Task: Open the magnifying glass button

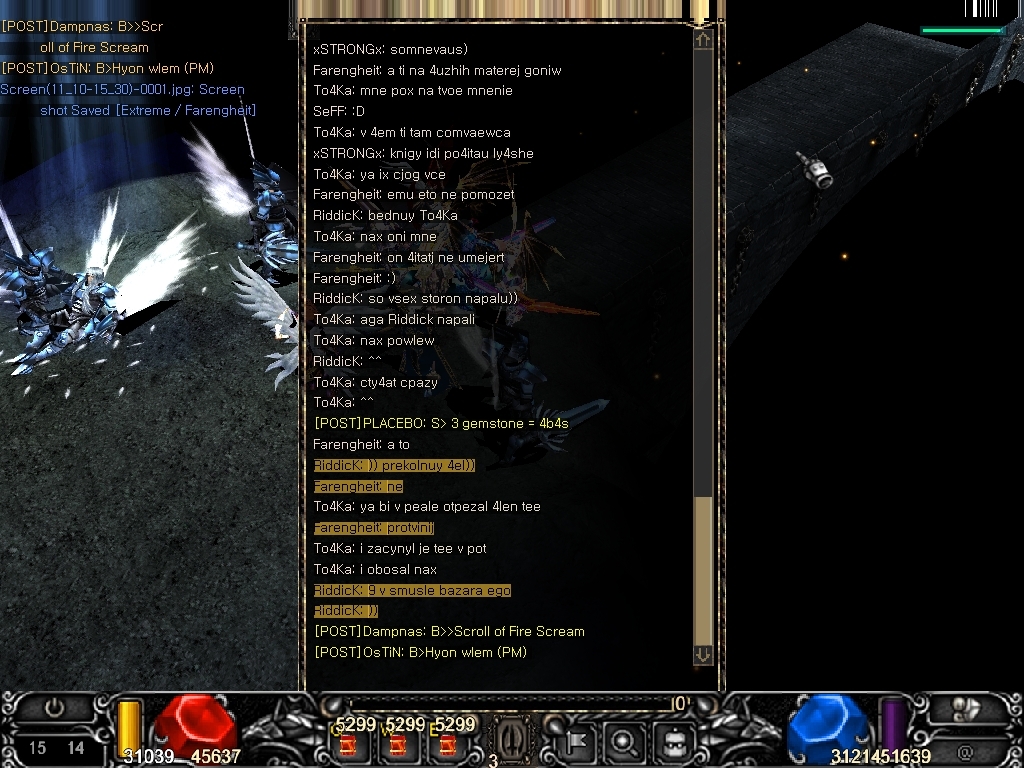Action: point(624,742)
